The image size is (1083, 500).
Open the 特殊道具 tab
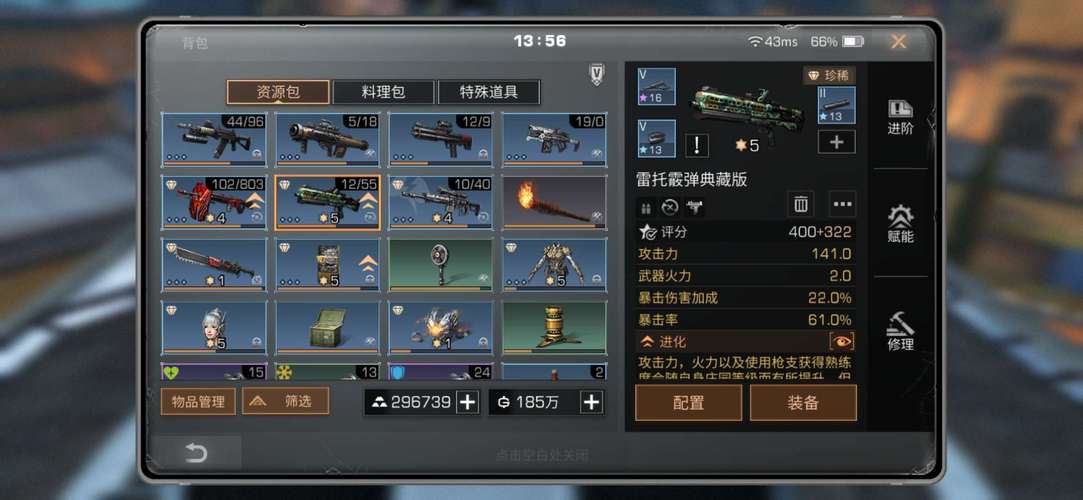(x=488, y=93)
